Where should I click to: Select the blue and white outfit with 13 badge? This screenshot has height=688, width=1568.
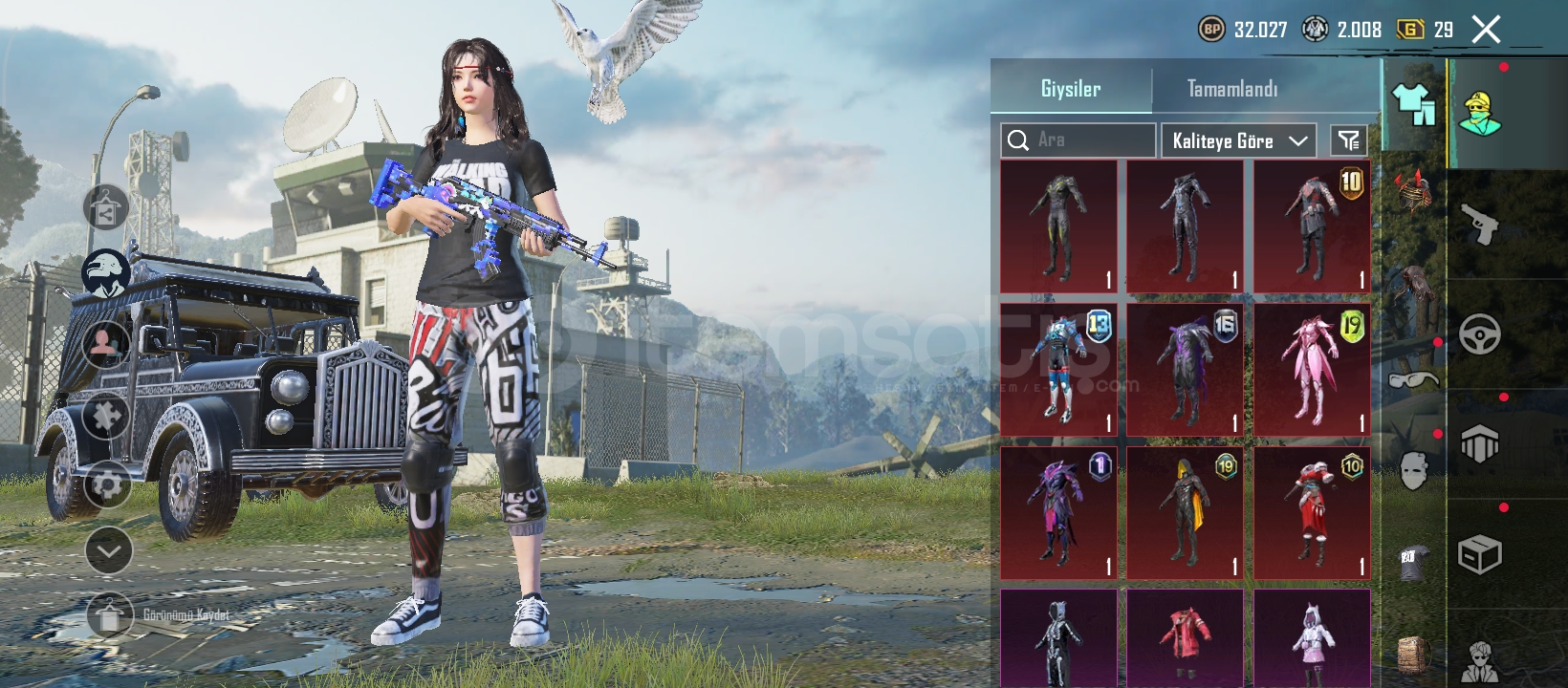pyautogui.click(x=1058, y=370)
